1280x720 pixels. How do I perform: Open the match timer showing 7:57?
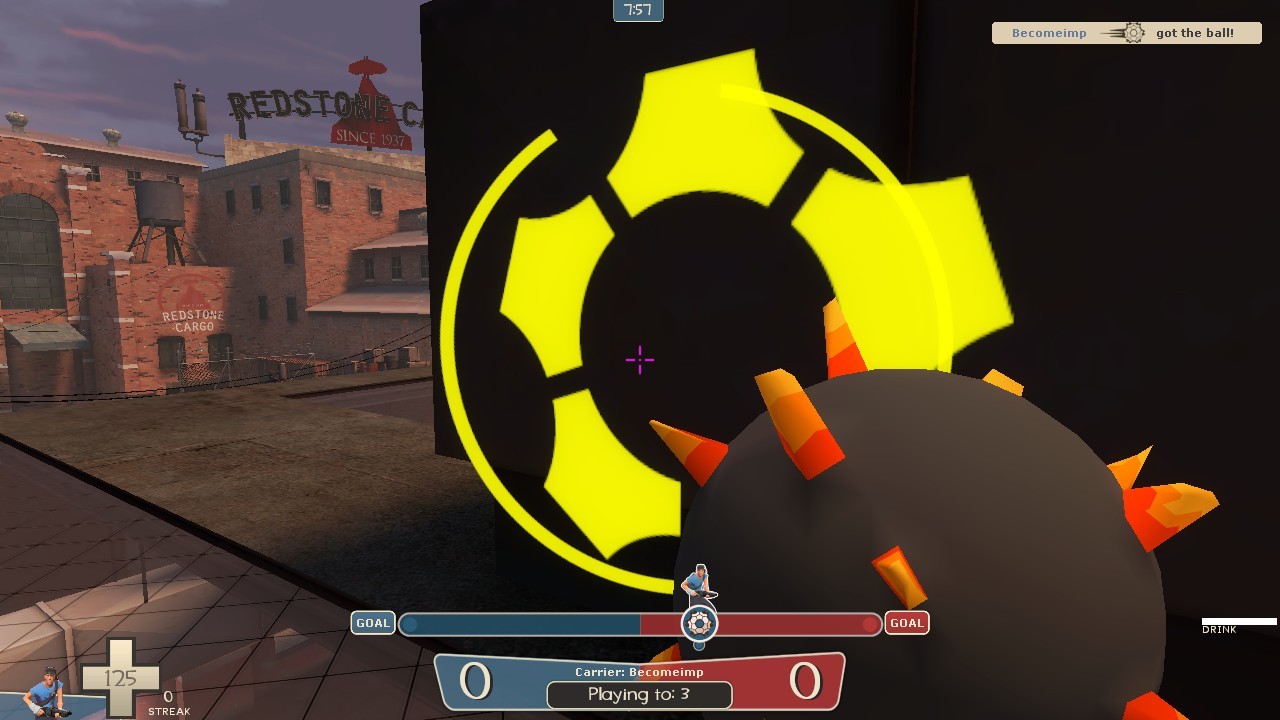pyautogui.click(x=637, y=11)
